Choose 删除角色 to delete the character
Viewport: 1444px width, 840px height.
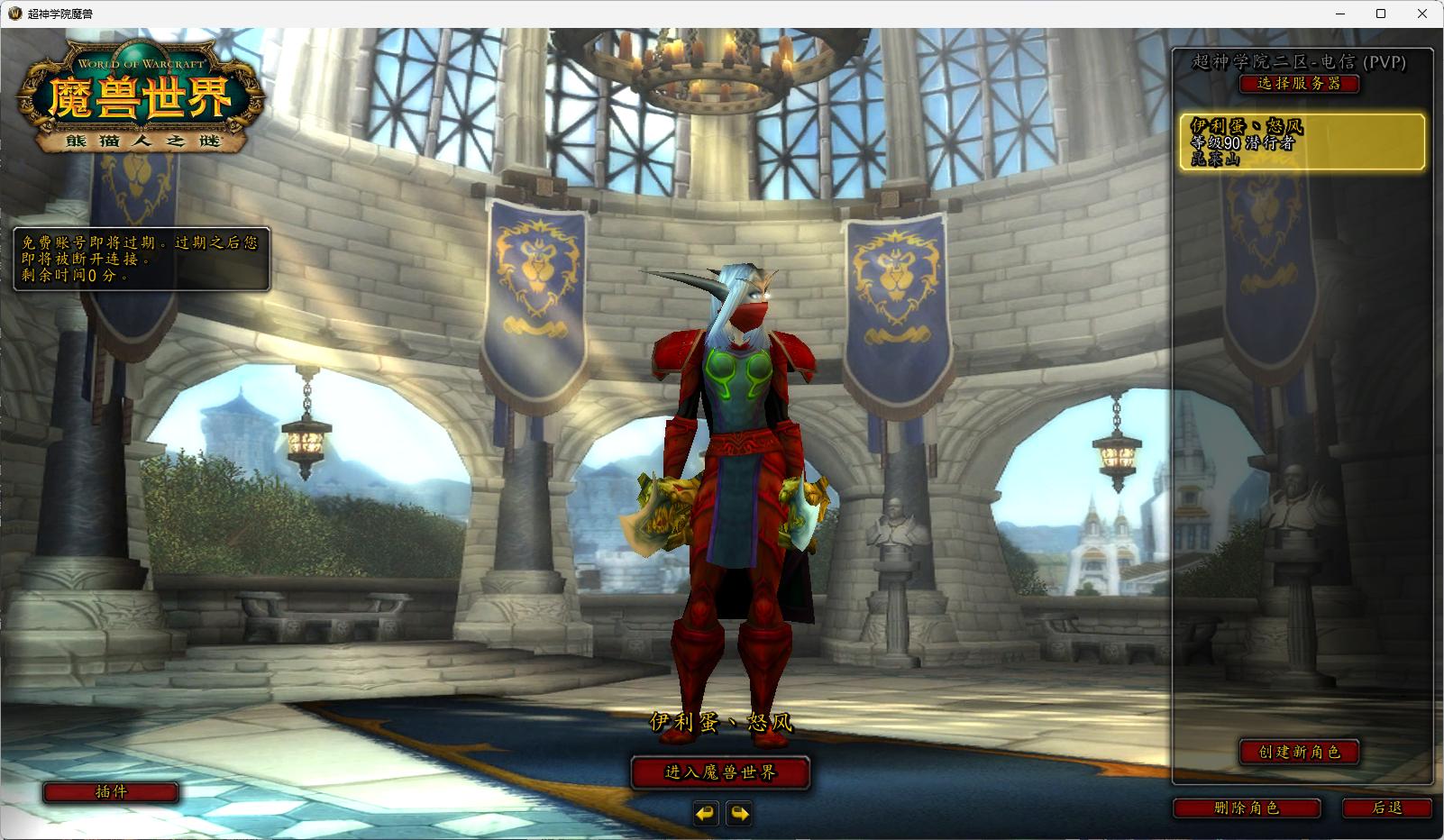coord(1247,808)
